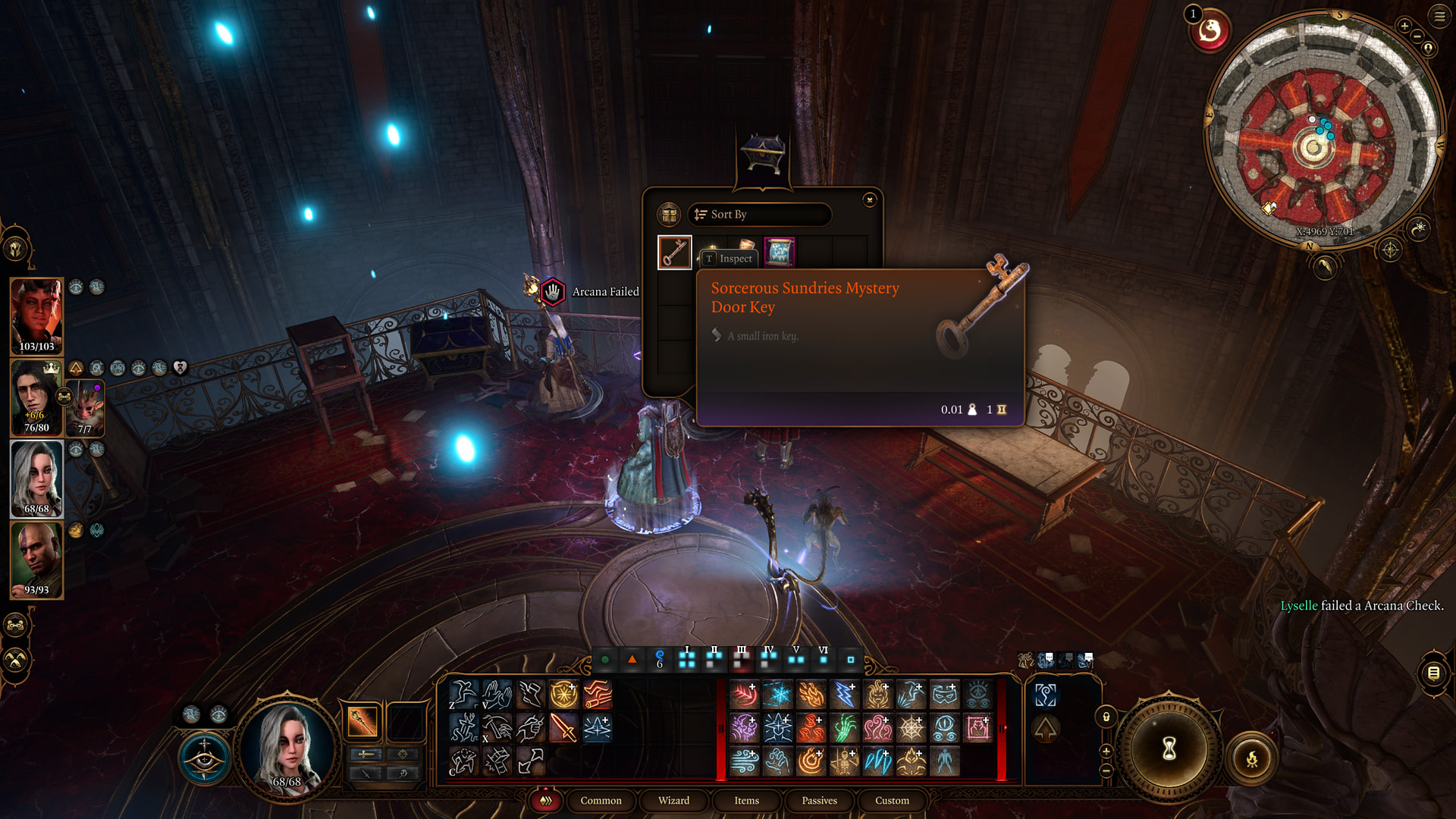Open the Sort By dropdown

pyautogui.click(x=759, y=215)
